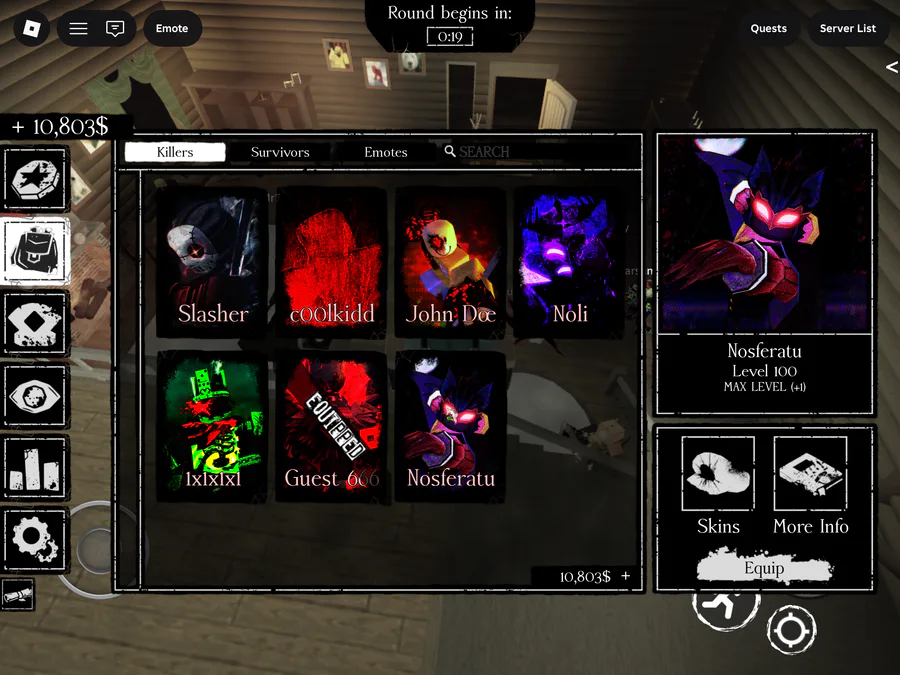Open the Emote button at top
Screen dimensions: 900x675
click(x=172, y=28)
